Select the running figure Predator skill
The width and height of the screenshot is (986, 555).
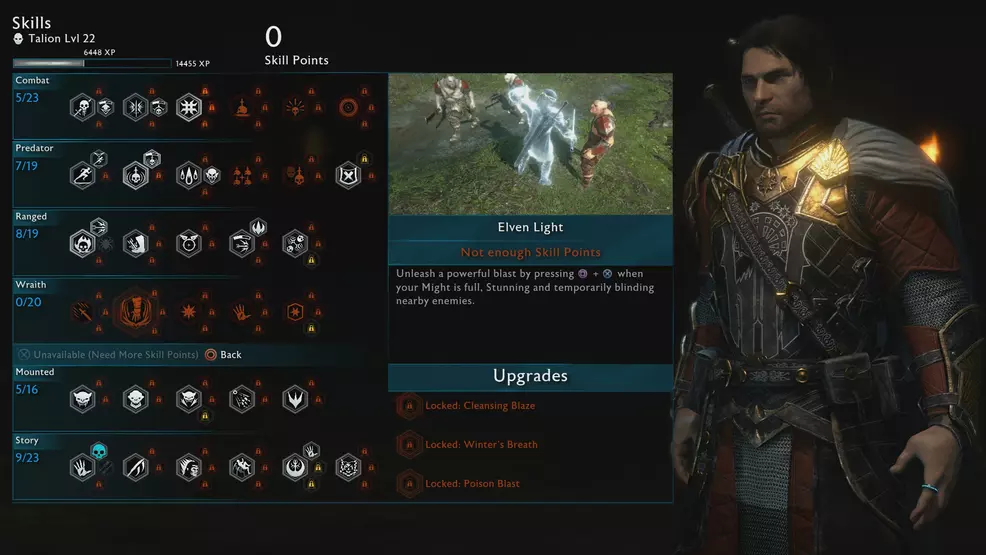click(x=82, y=175)
